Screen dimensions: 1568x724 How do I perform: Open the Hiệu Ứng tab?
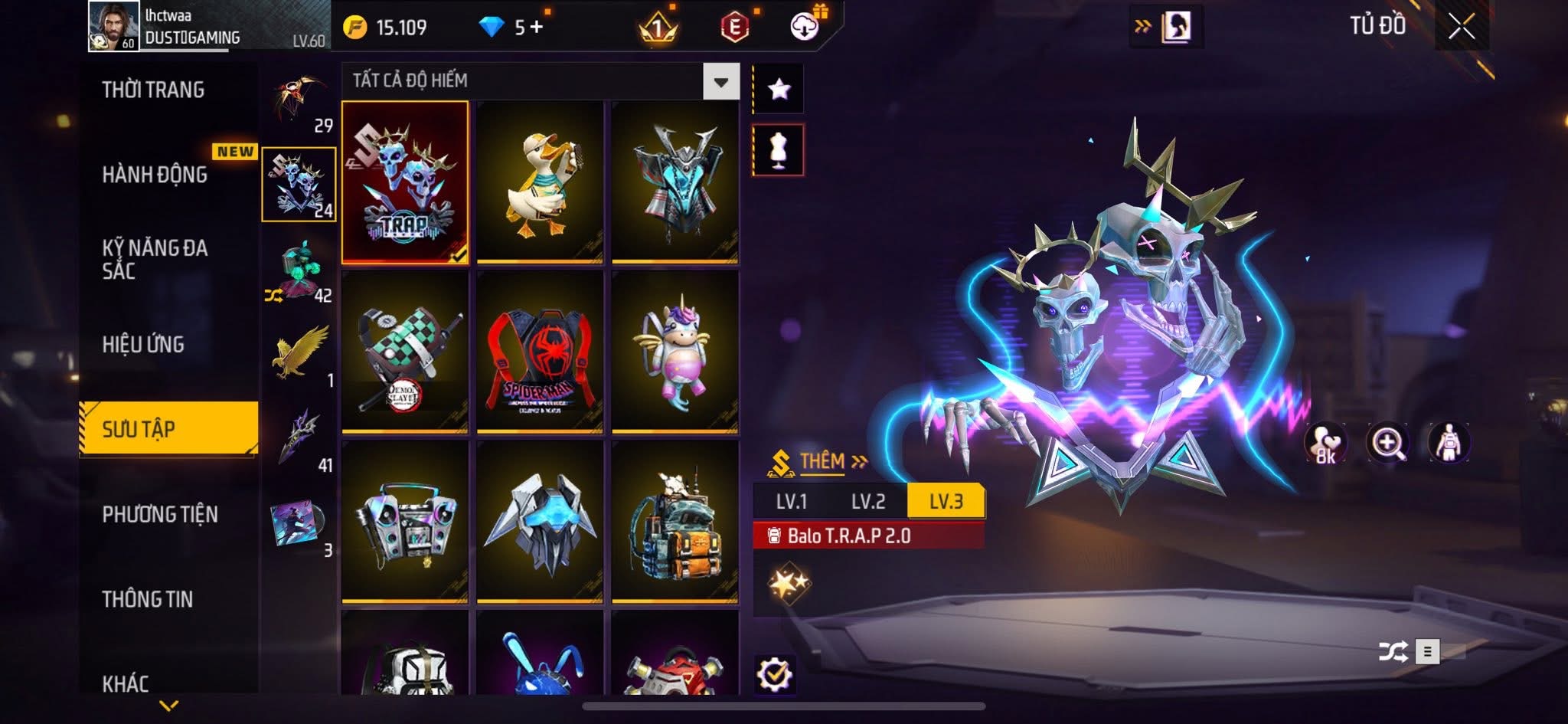143,345
